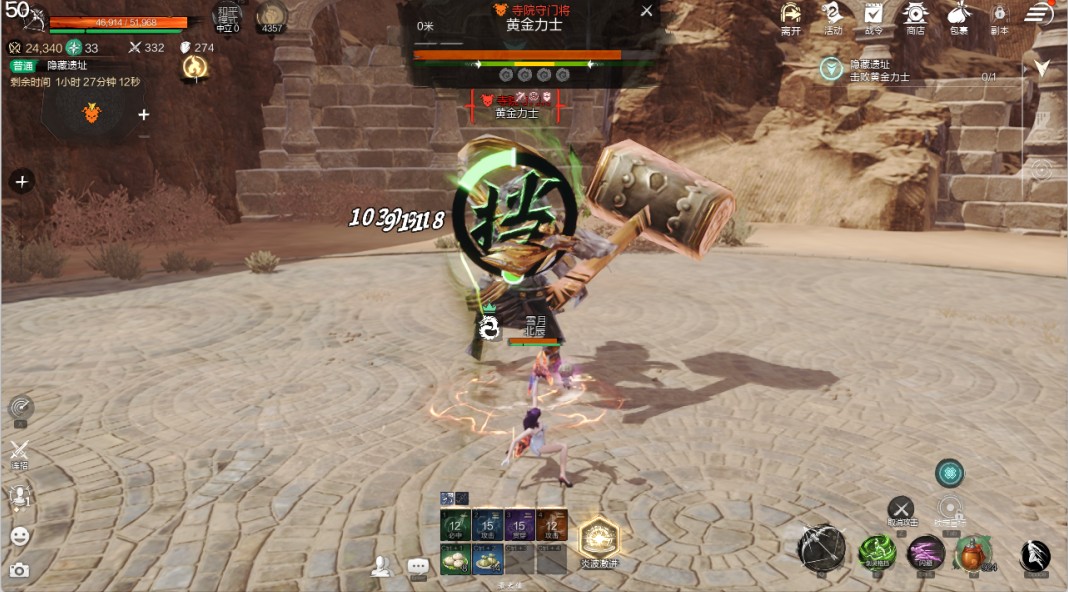Click the bow basic attack button
1068x592 pixels.
coord(822,548)
